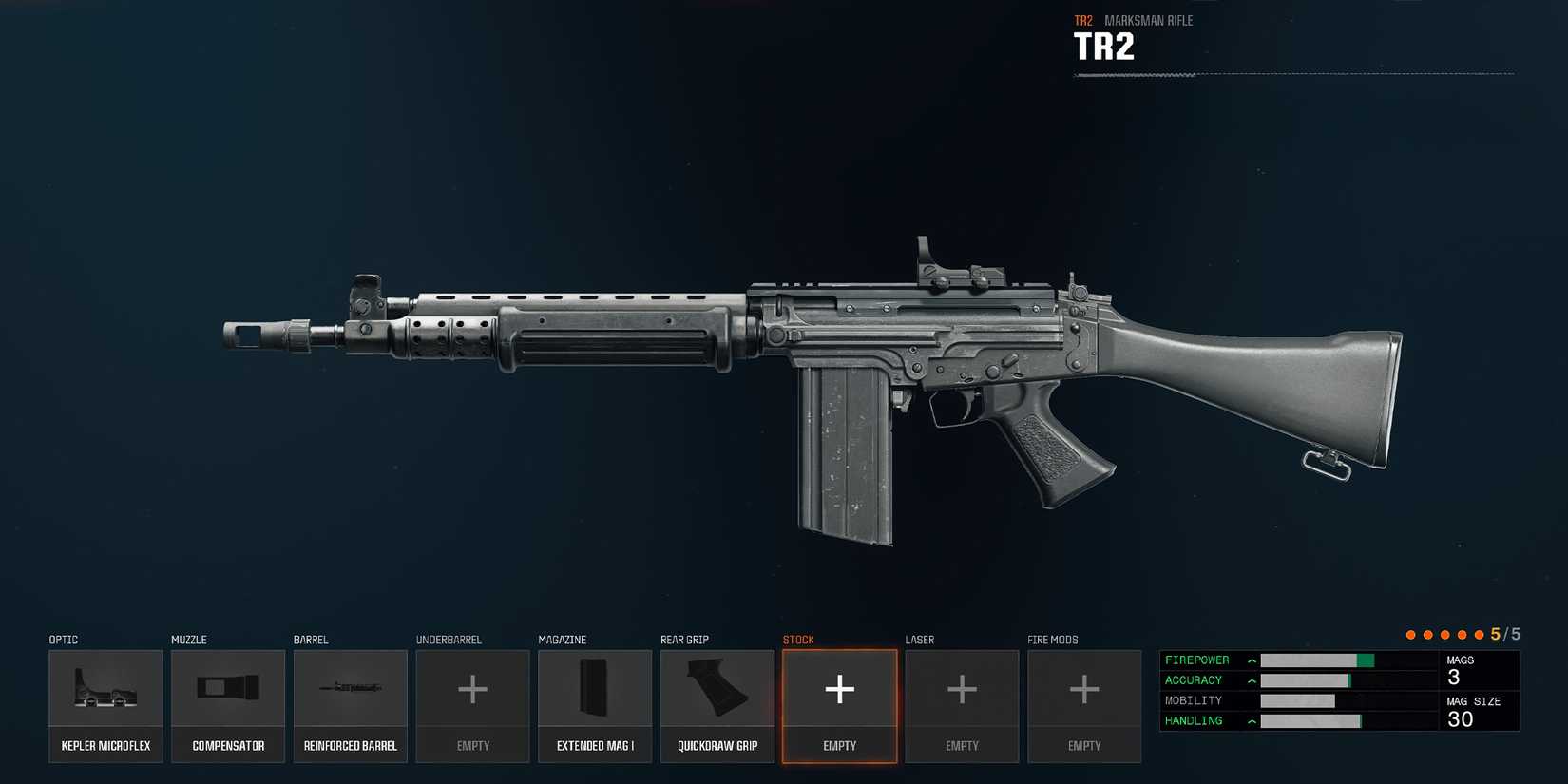Click the fifth orange attachment dot indicator
Screen dimensions: 1568x784
coord(1478,634)
